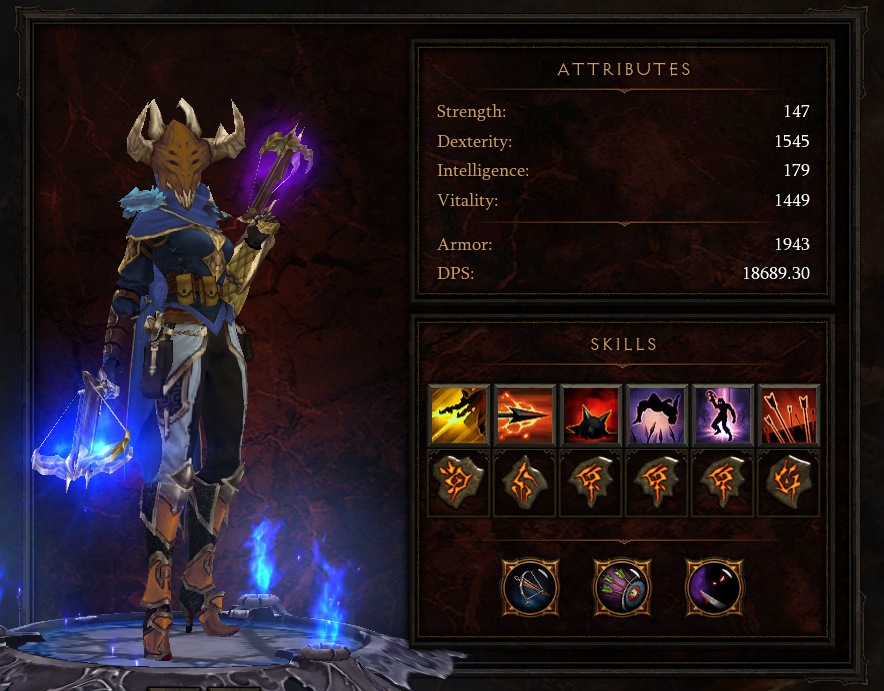Viewport: 884px width, 691px height.
Task: Show the rune beneath the flaming arrow skill
Action: [524, 483]
